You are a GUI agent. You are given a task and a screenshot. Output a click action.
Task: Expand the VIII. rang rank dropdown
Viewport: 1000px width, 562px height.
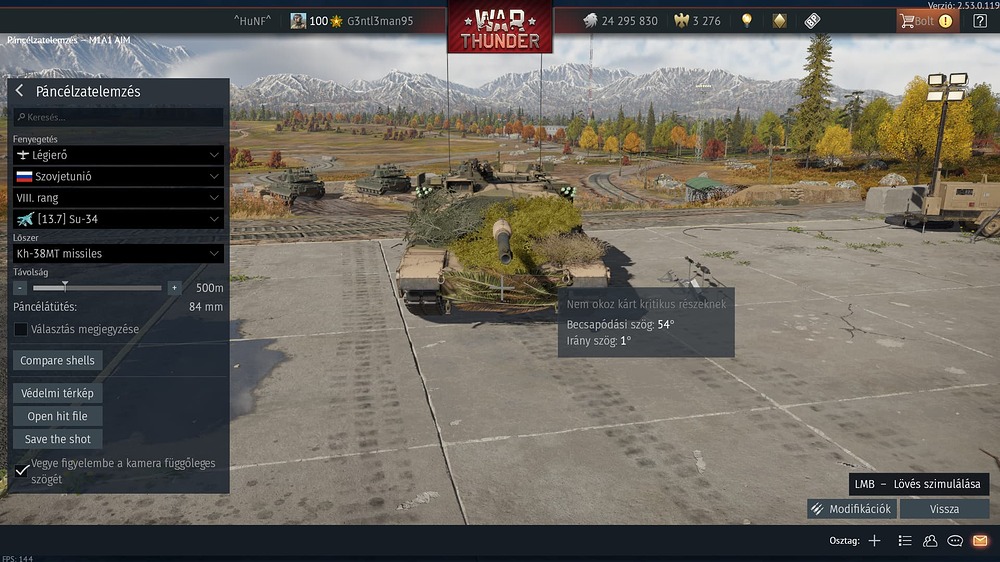118,198
